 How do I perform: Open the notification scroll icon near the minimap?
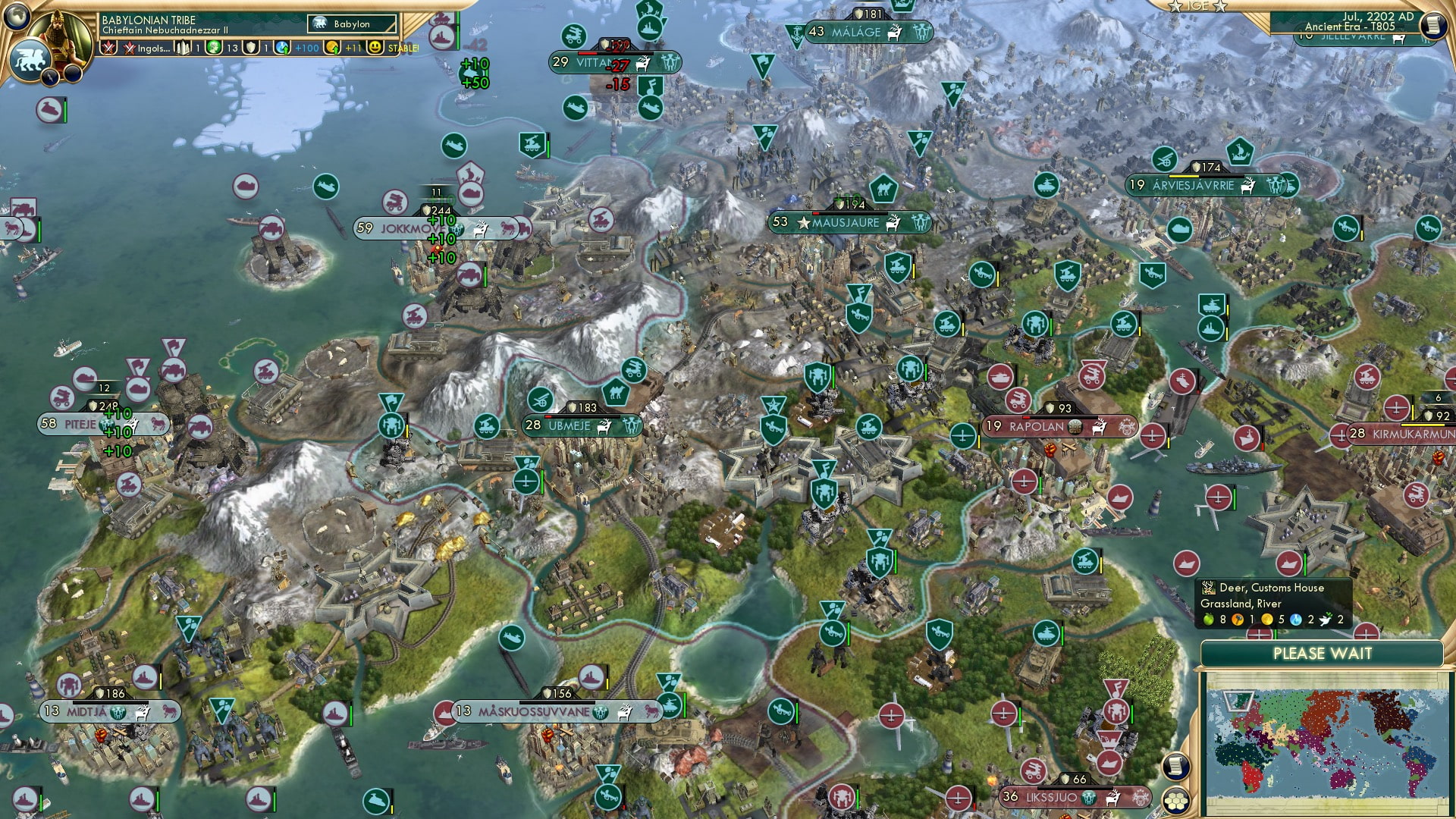pos(1175,767)
